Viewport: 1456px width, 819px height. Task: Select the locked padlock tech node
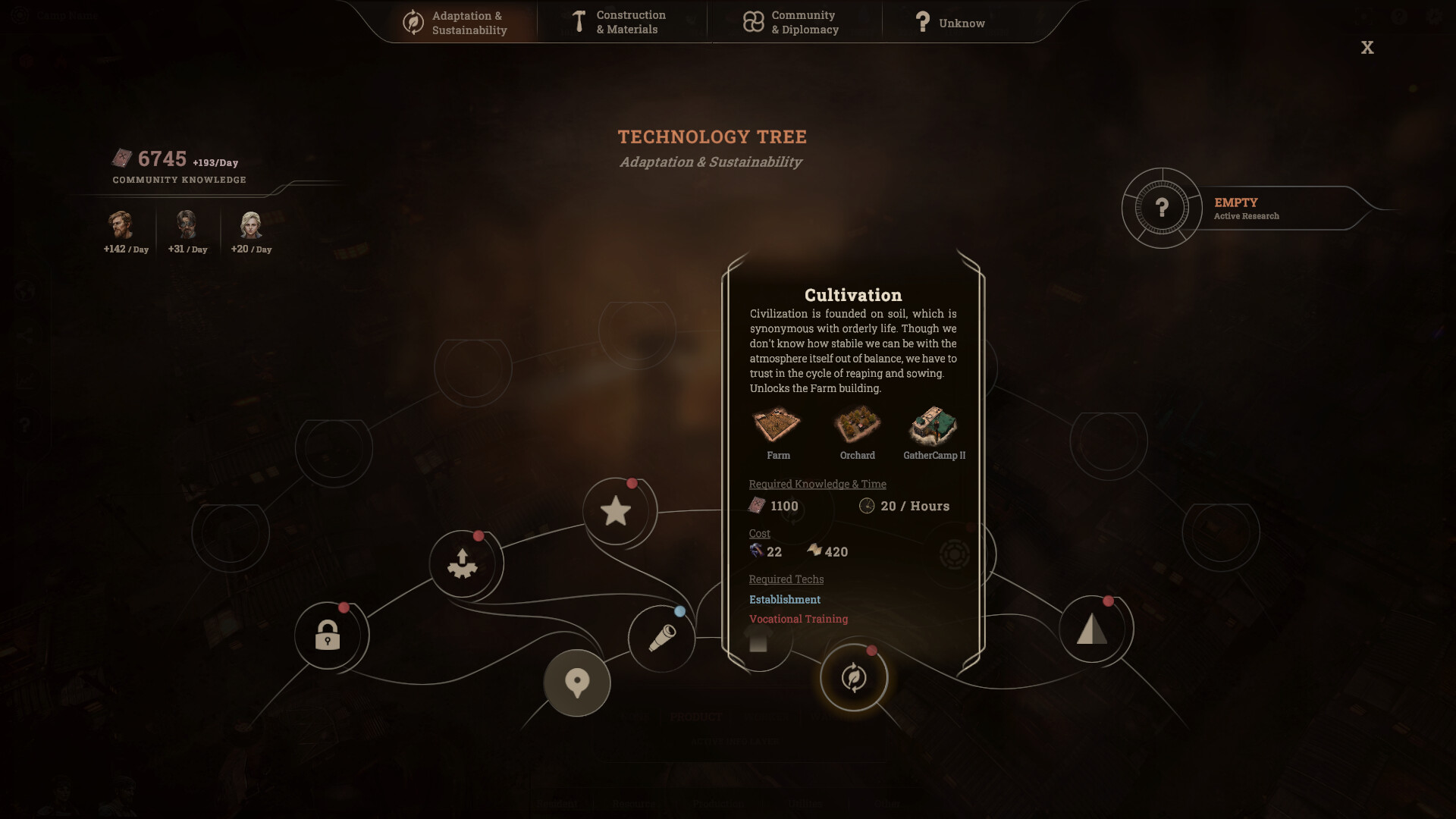coord(328,635)
